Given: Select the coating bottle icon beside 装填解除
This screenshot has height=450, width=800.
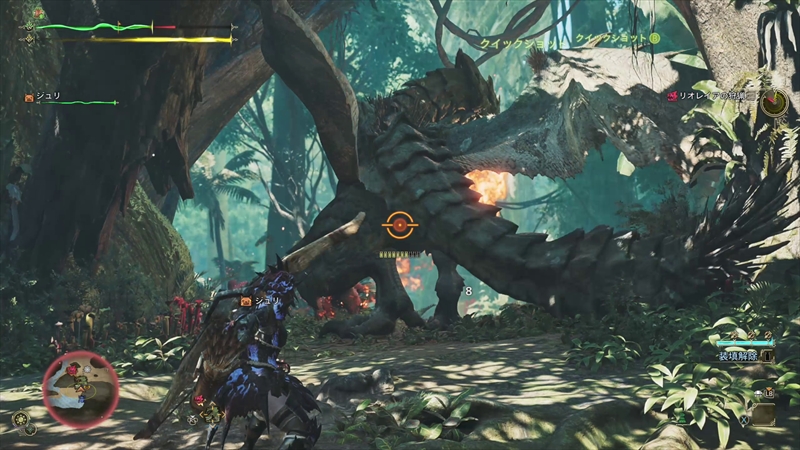Looking at the screenshot, I should (767, 355).
